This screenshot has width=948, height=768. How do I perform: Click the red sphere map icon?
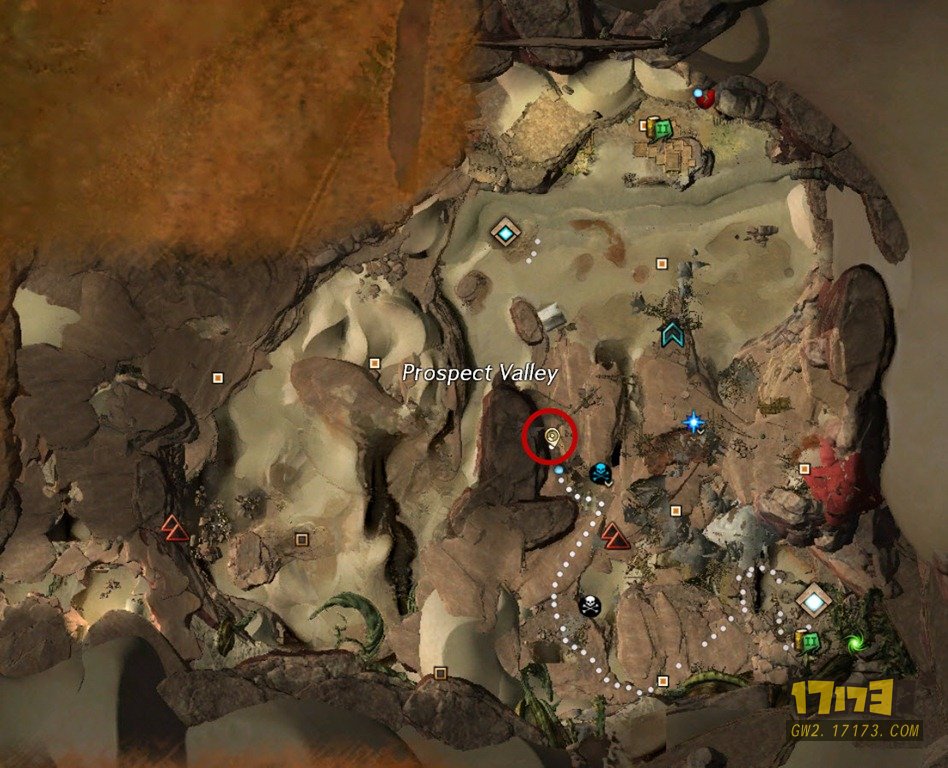[x=707, y=97]
